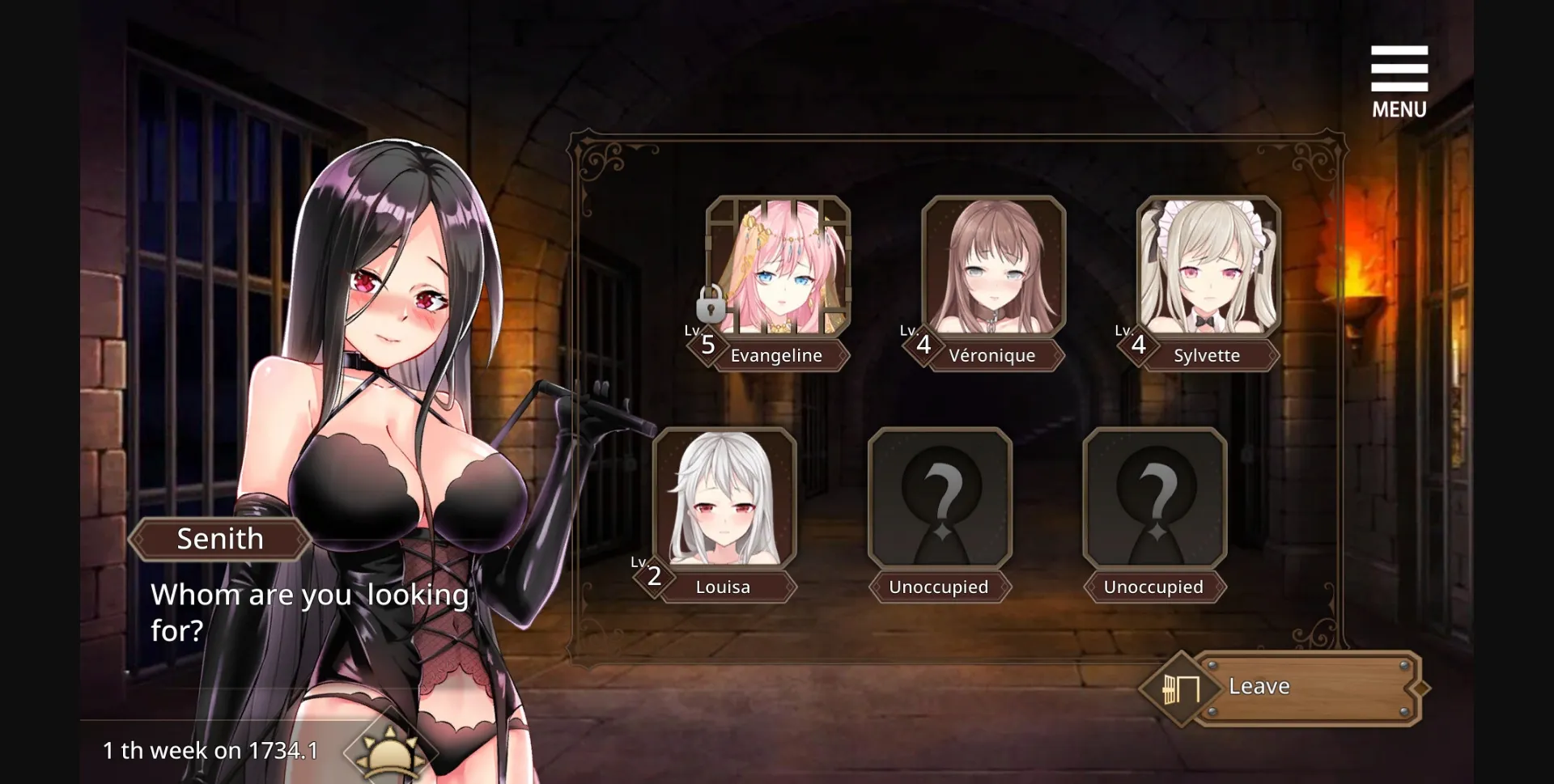
Task: Click Evangeline's Lv. 5 badge
Action: click(x=707, y=345)
